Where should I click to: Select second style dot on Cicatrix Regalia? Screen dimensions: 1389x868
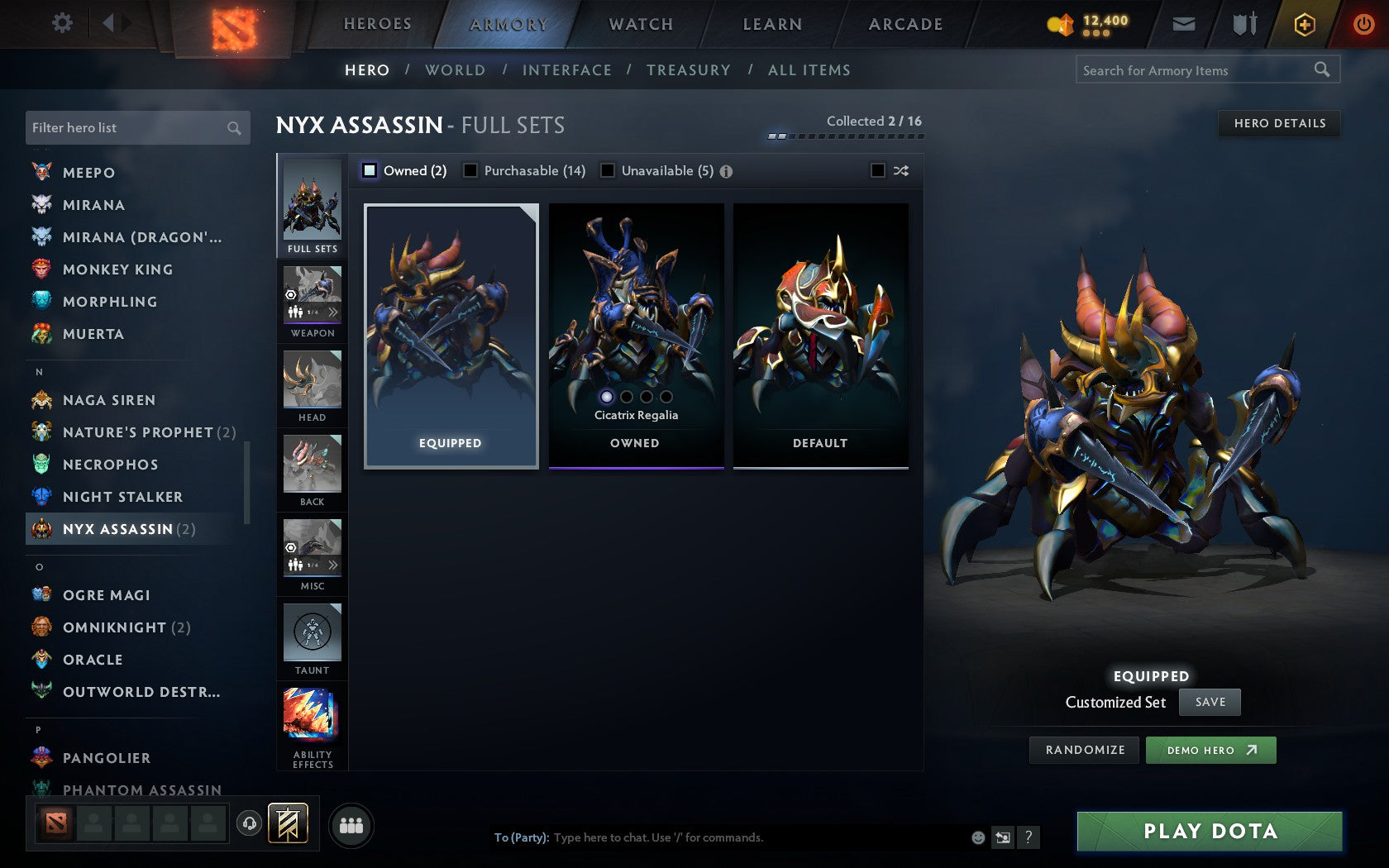pos(626,398)
